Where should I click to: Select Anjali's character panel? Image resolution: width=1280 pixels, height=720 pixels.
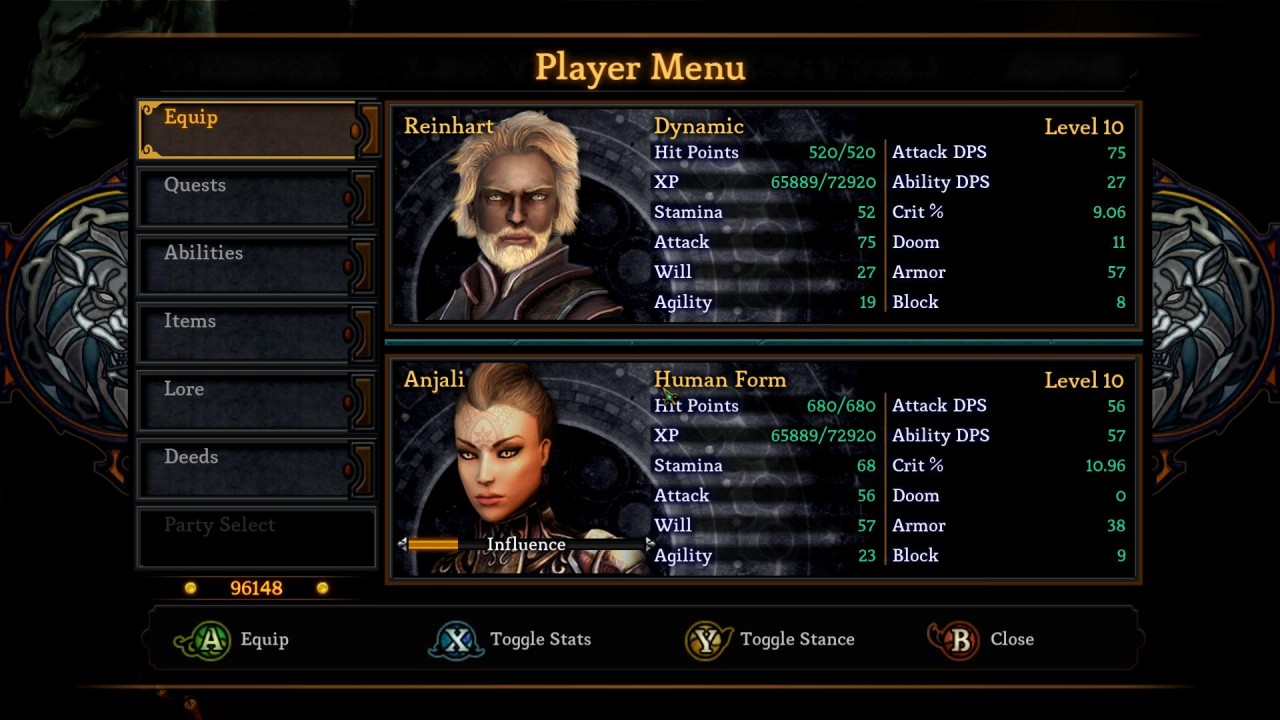coord(762,468)
